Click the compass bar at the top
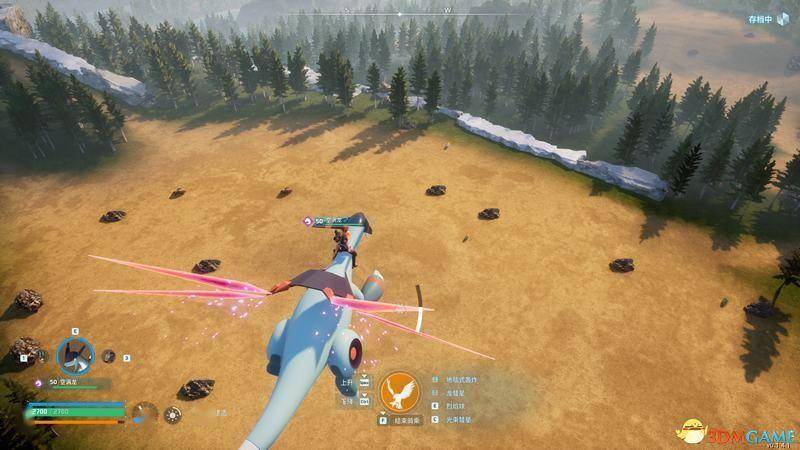The image size is (800, 450). pyautogui.click(x=400, y=14)
